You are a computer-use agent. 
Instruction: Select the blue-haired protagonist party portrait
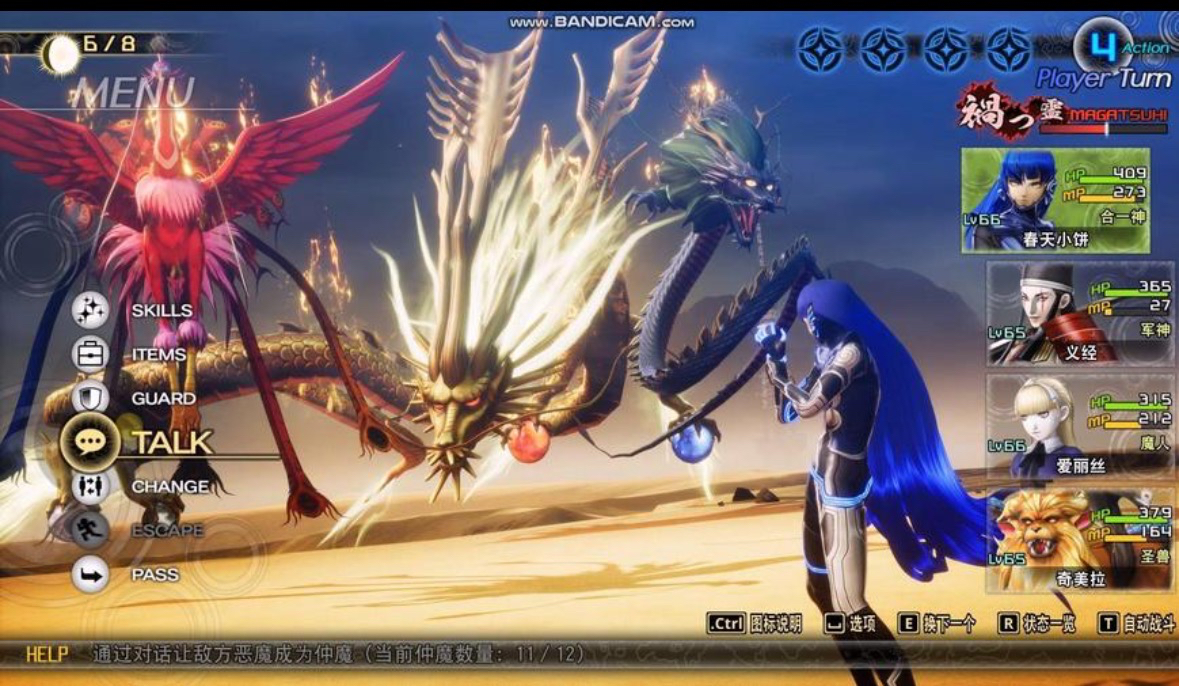(x=1055, y=200)
